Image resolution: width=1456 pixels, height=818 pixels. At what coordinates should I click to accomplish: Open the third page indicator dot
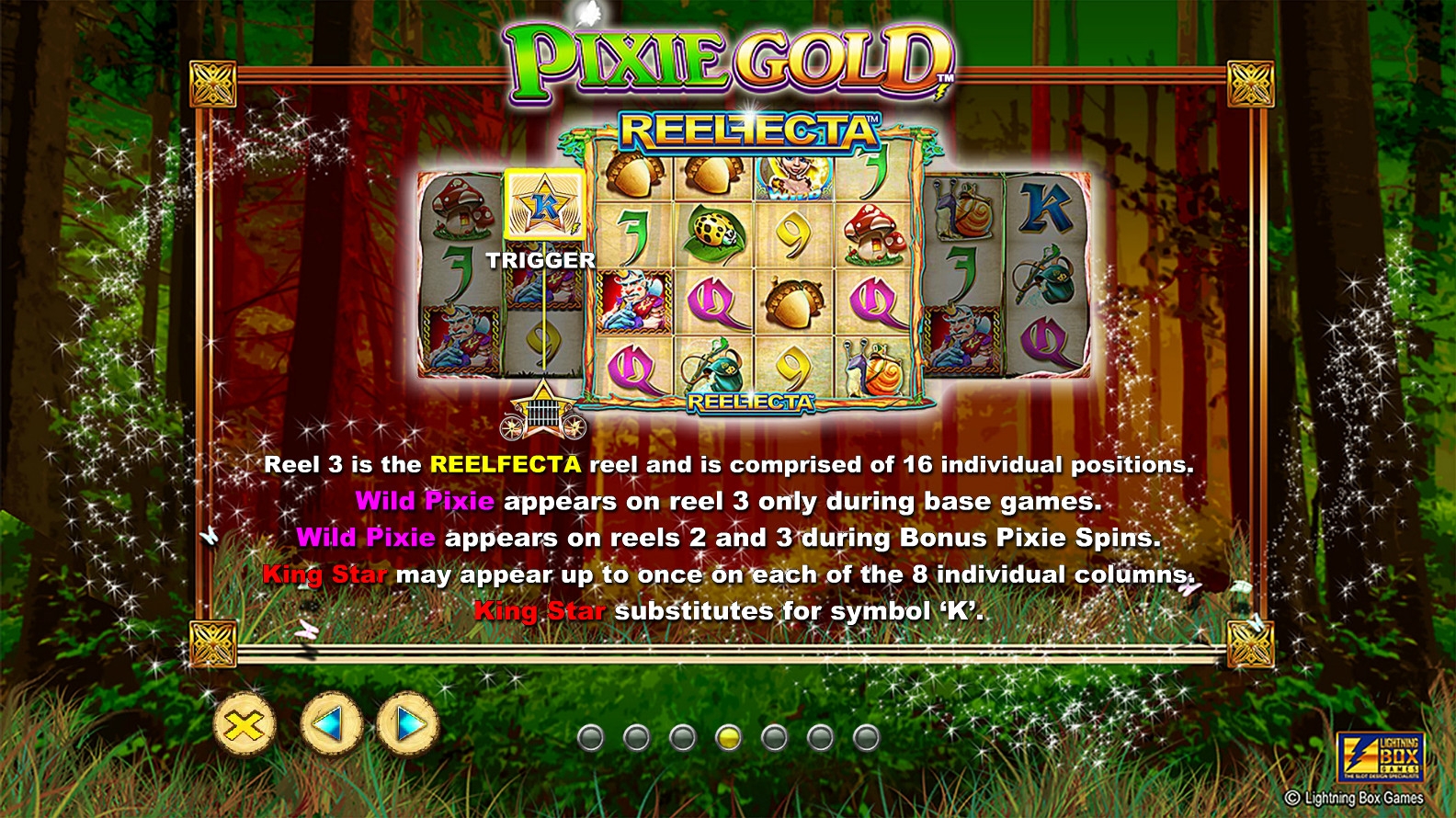coord(682,737)
